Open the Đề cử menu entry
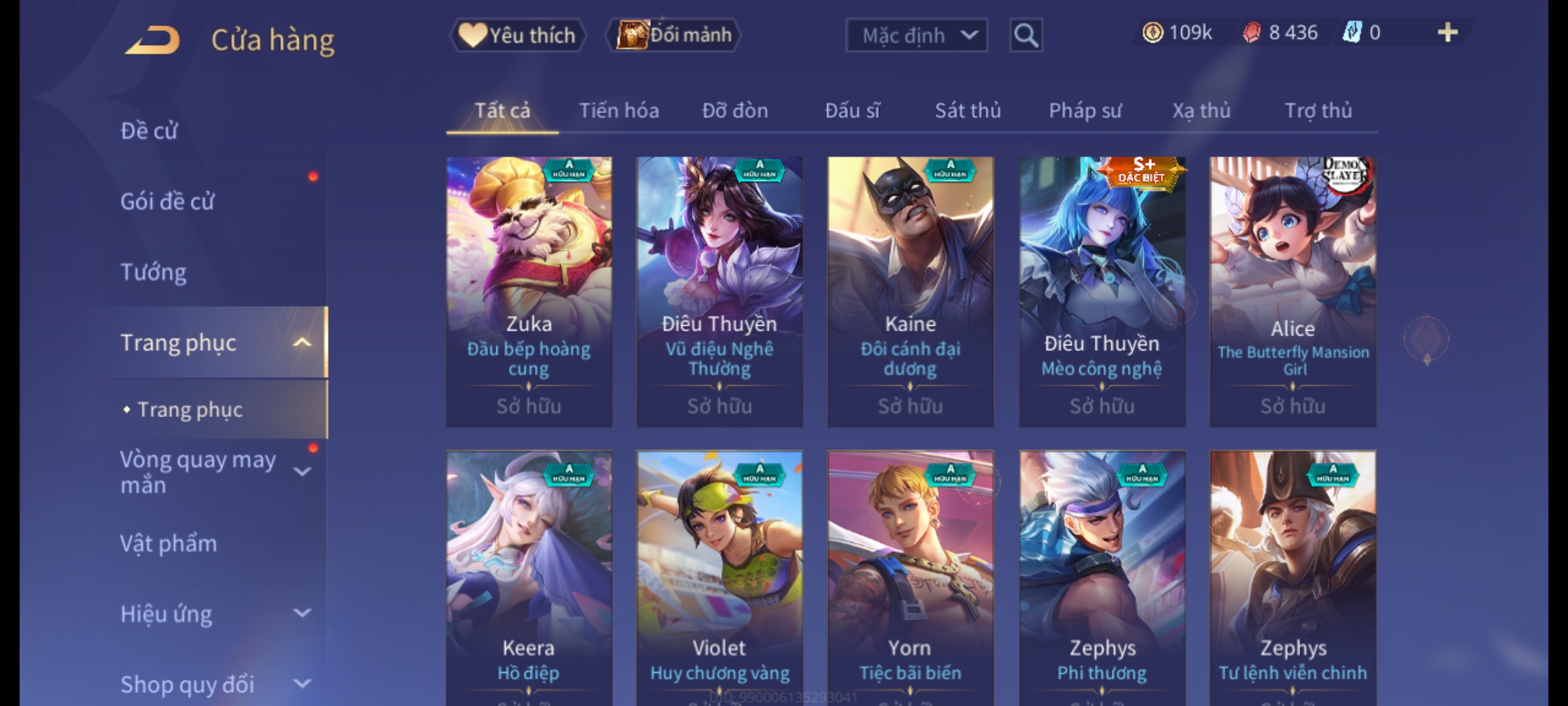This screenshot has height=706, width=1568. click(149, 131)
